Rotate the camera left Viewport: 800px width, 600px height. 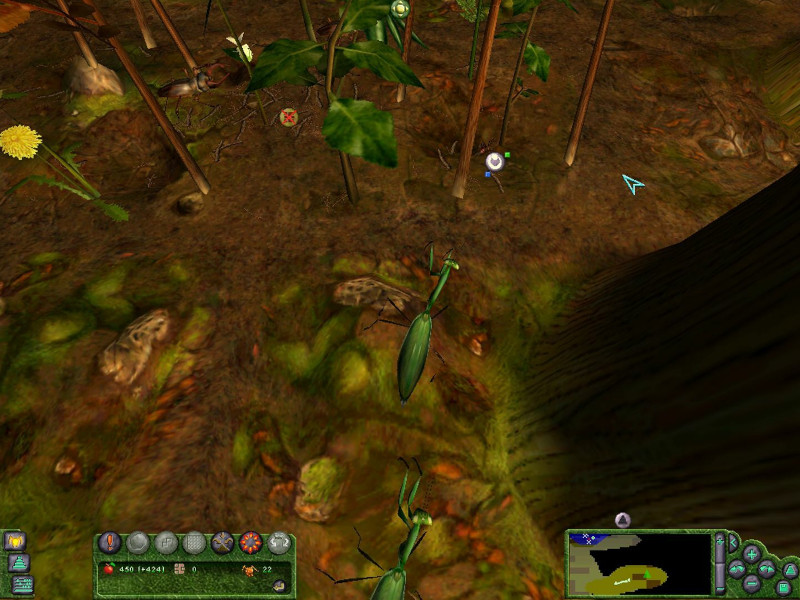736,569
